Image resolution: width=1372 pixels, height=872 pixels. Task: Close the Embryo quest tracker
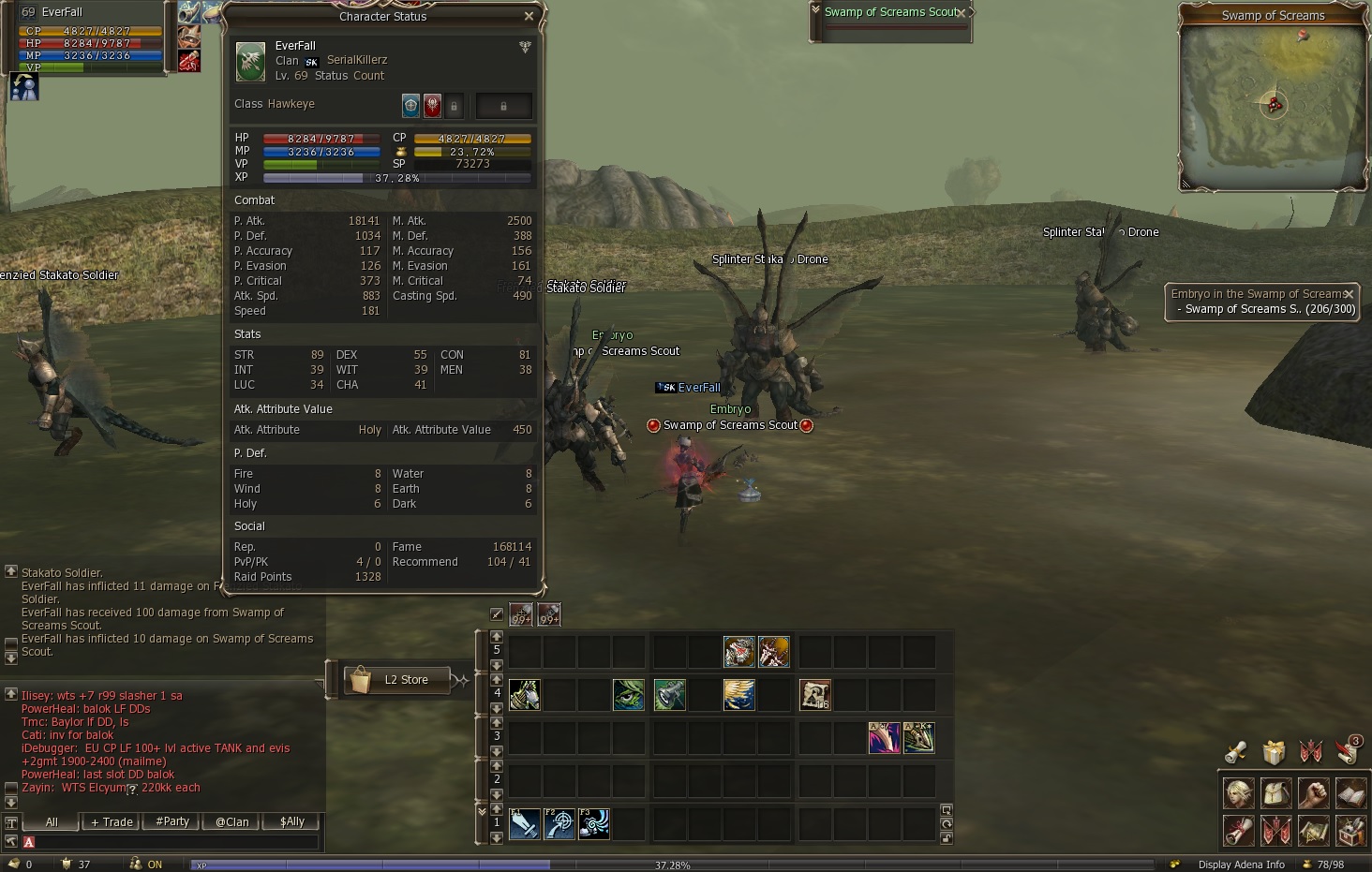click(1349, 294)
